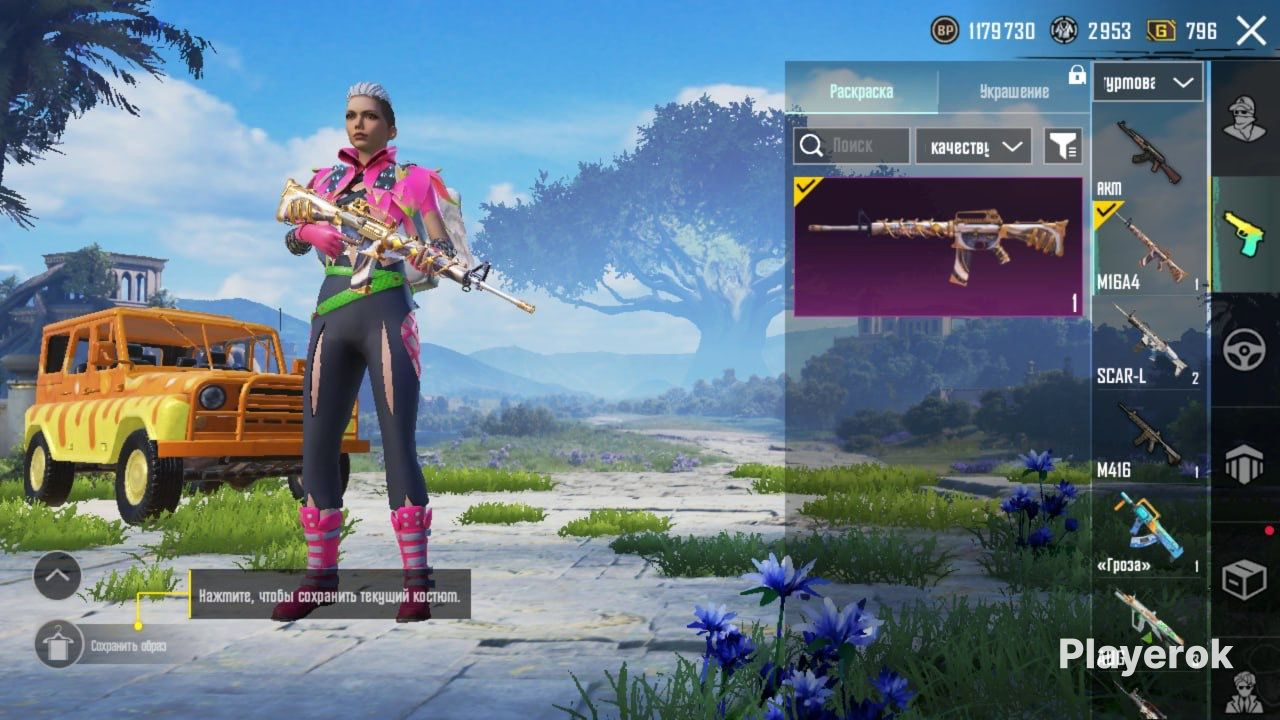
Task: Choose M16A4 in the weapon list
Action: point(1148,248)
